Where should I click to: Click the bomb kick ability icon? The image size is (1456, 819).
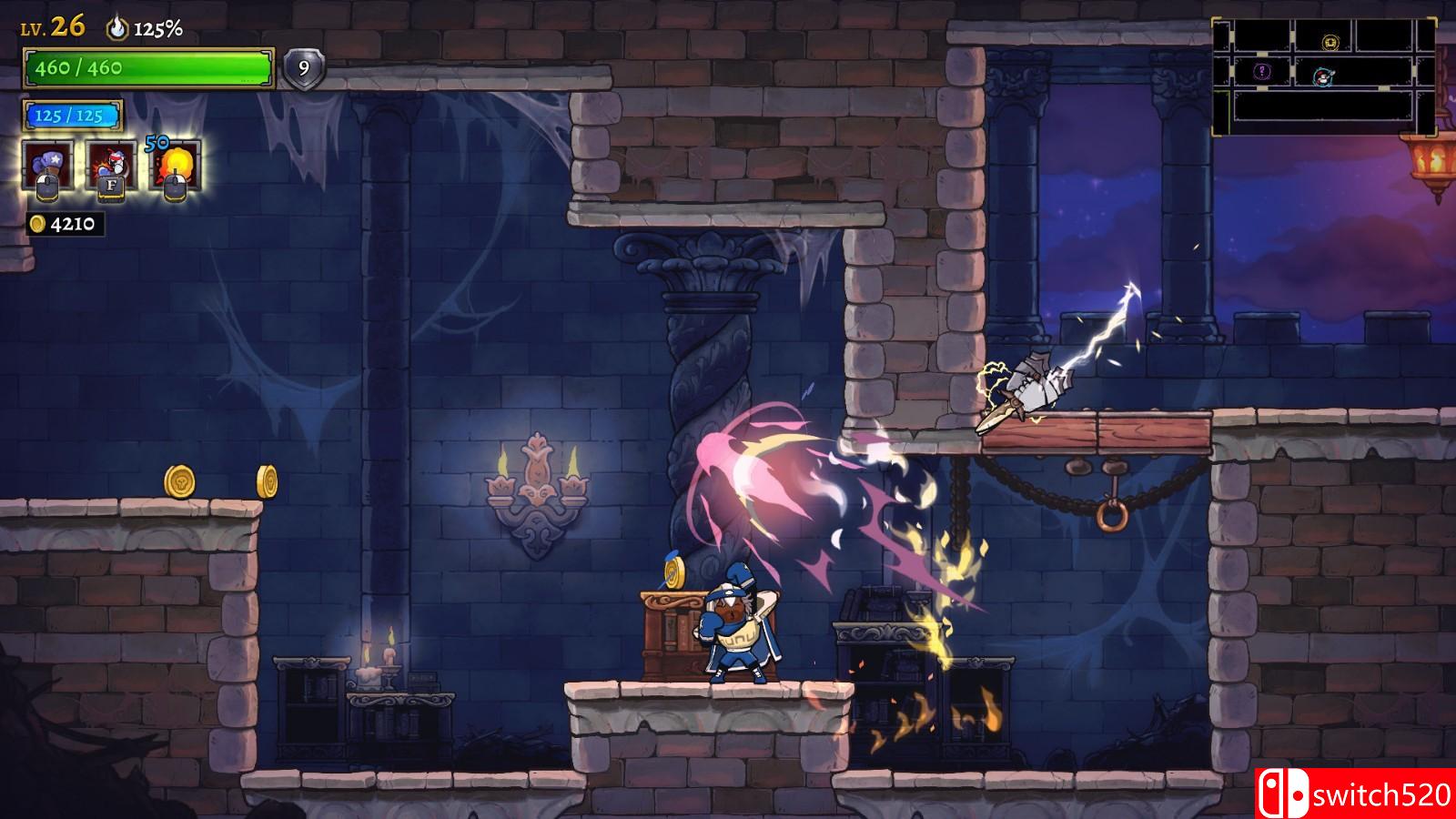point(113,159)
